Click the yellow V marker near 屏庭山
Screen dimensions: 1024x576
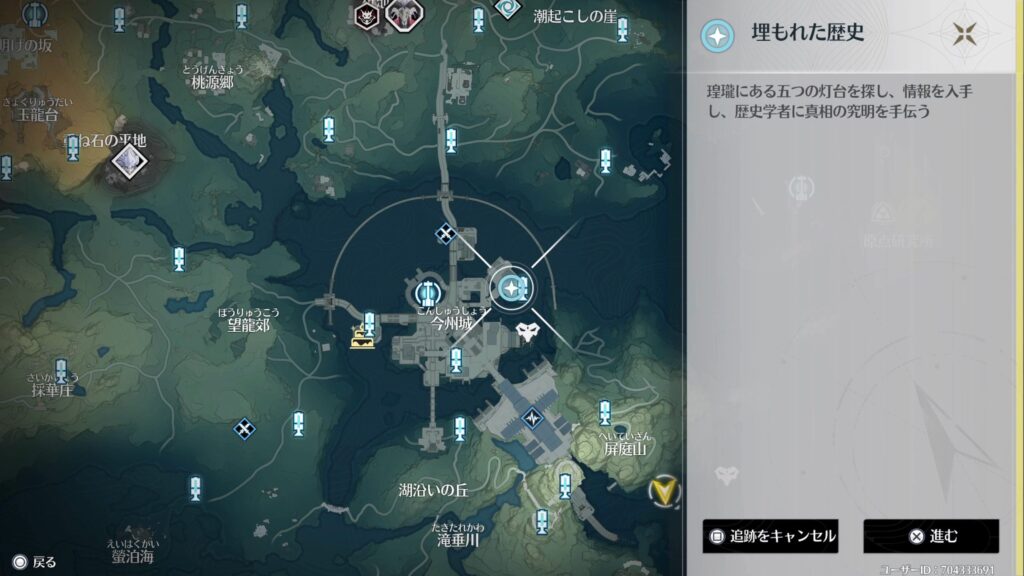pyautogui.click(x=660, y=490)
